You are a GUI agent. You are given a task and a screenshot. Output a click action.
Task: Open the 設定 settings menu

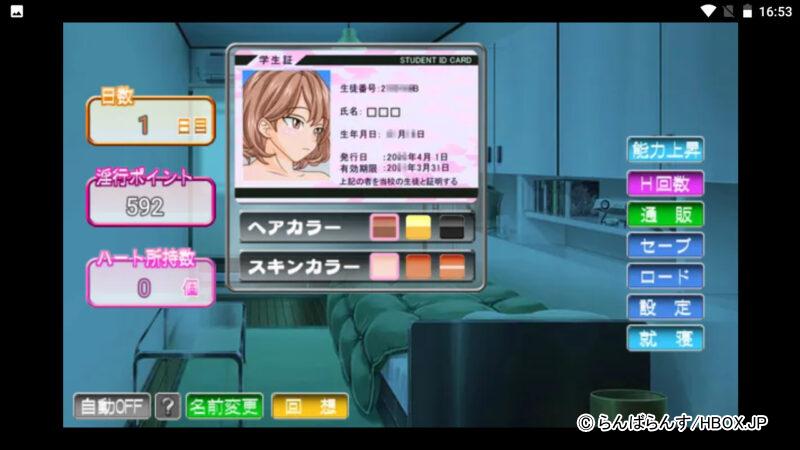665,307
